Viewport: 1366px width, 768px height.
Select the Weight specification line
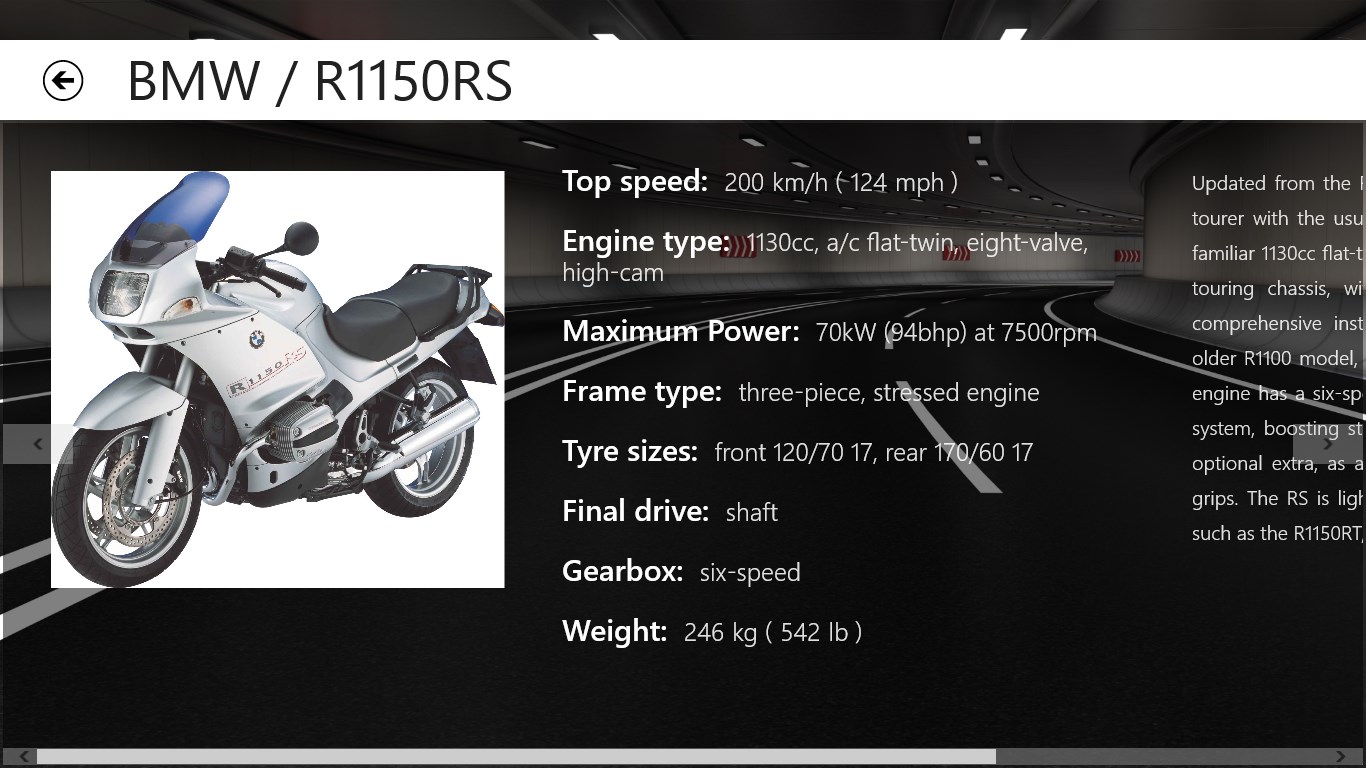713,632
